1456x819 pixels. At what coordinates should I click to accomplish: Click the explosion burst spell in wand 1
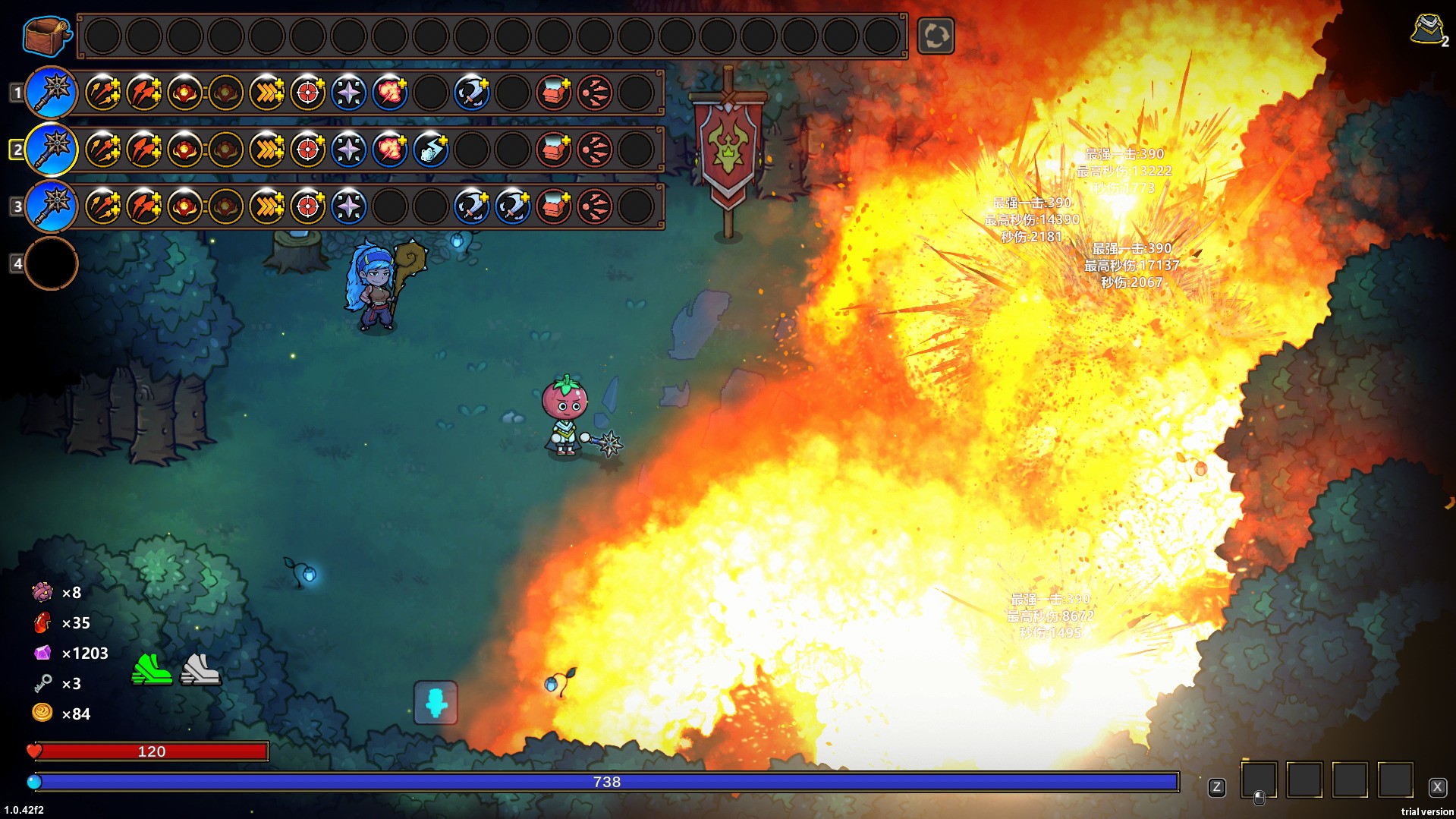[x=390, y=93]
